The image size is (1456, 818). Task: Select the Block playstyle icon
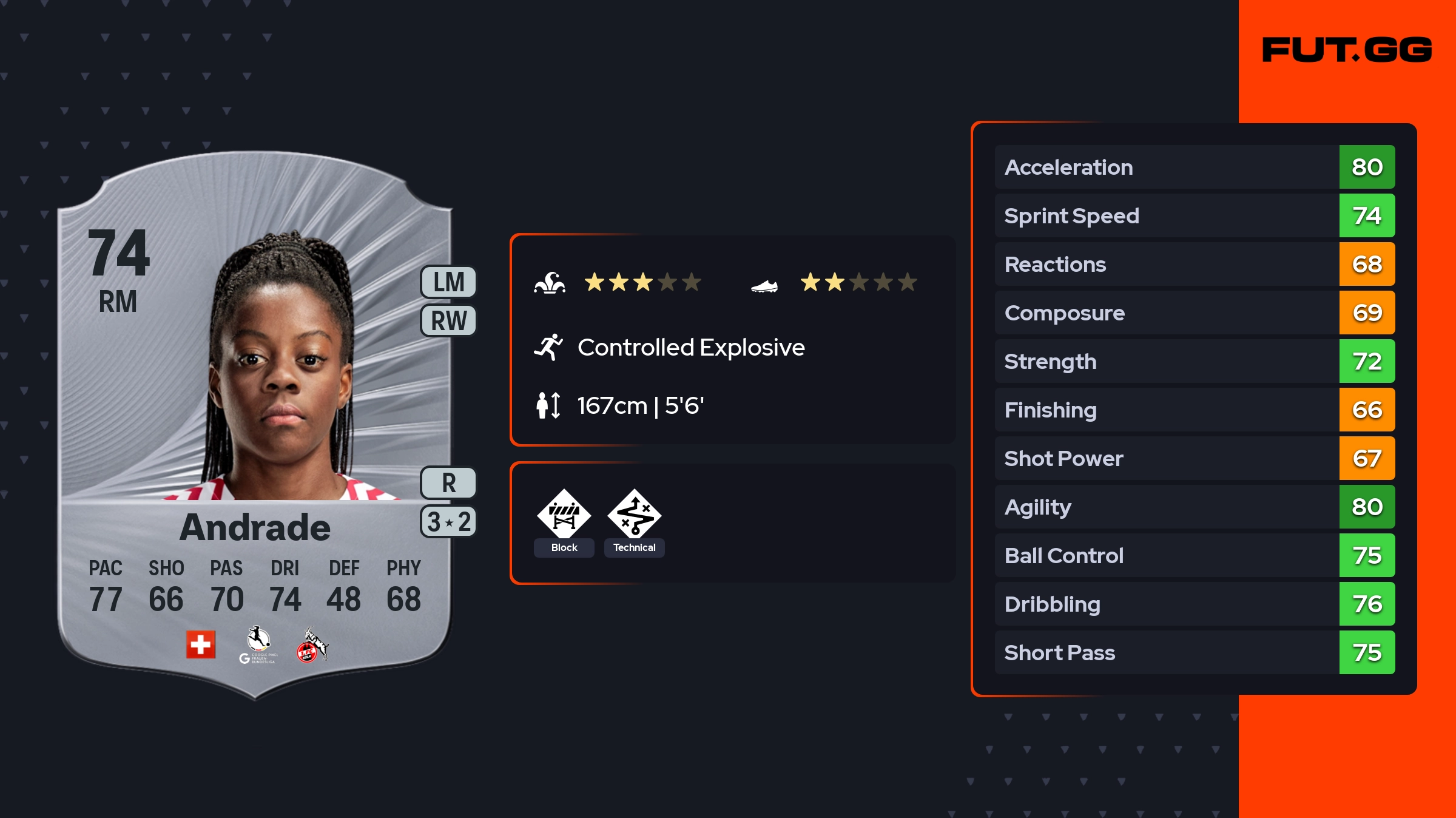564,515
